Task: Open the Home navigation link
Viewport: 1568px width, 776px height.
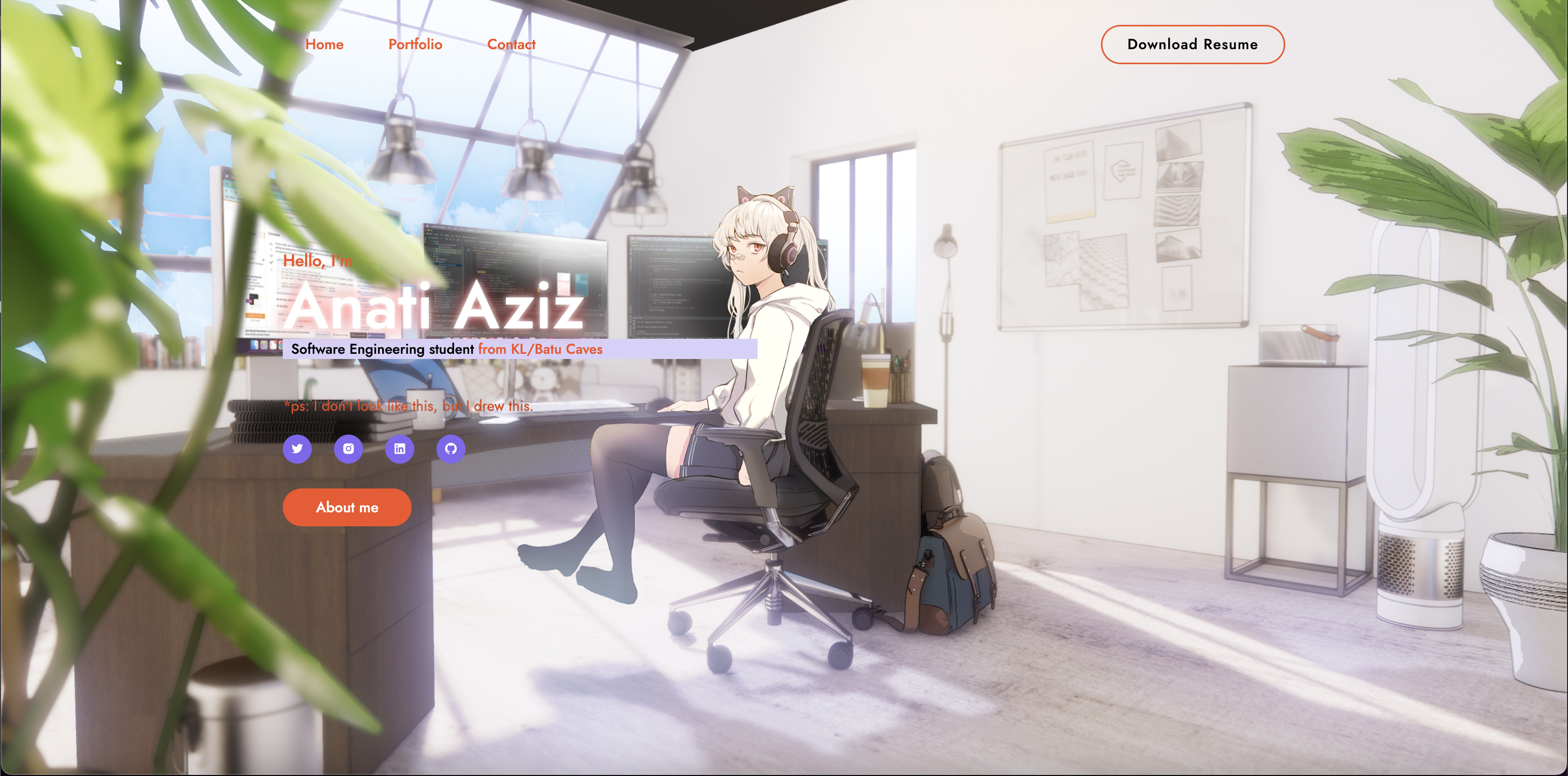Action: tap(324, 45)
